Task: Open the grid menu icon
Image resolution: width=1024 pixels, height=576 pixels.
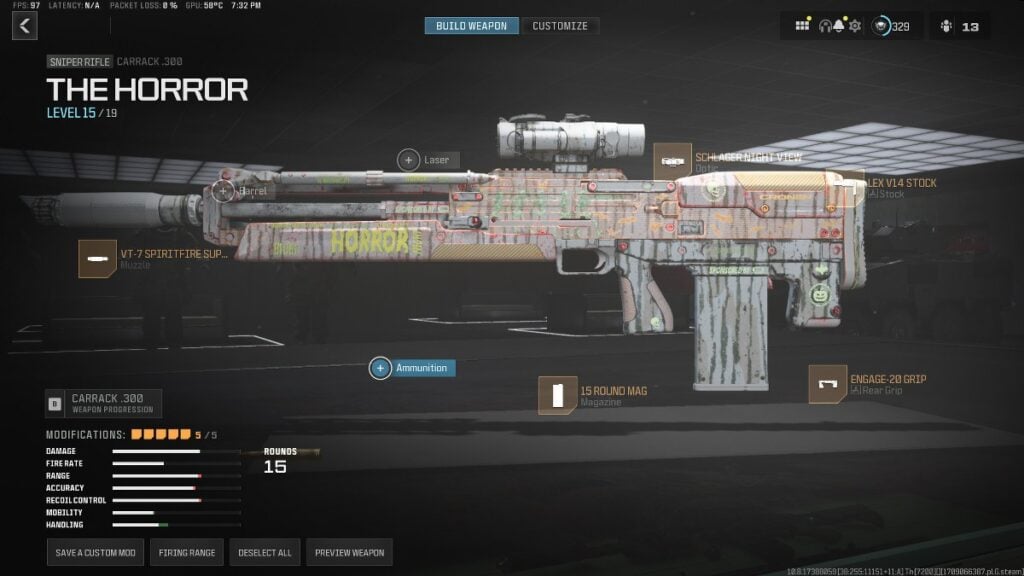Action: (x=802, y=26)
